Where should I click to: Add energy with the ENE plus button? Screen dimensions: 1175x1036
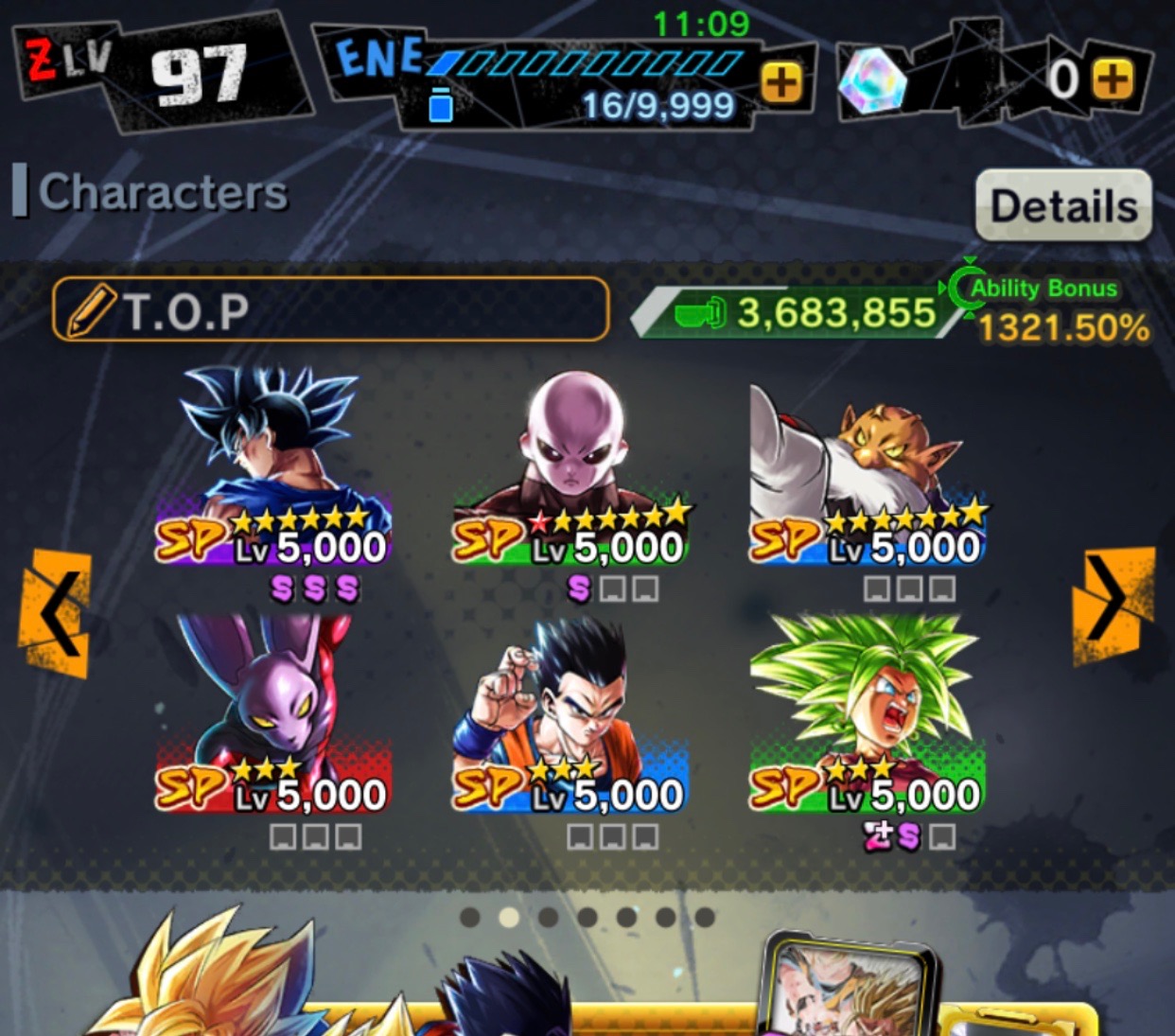tap(780, 82)
